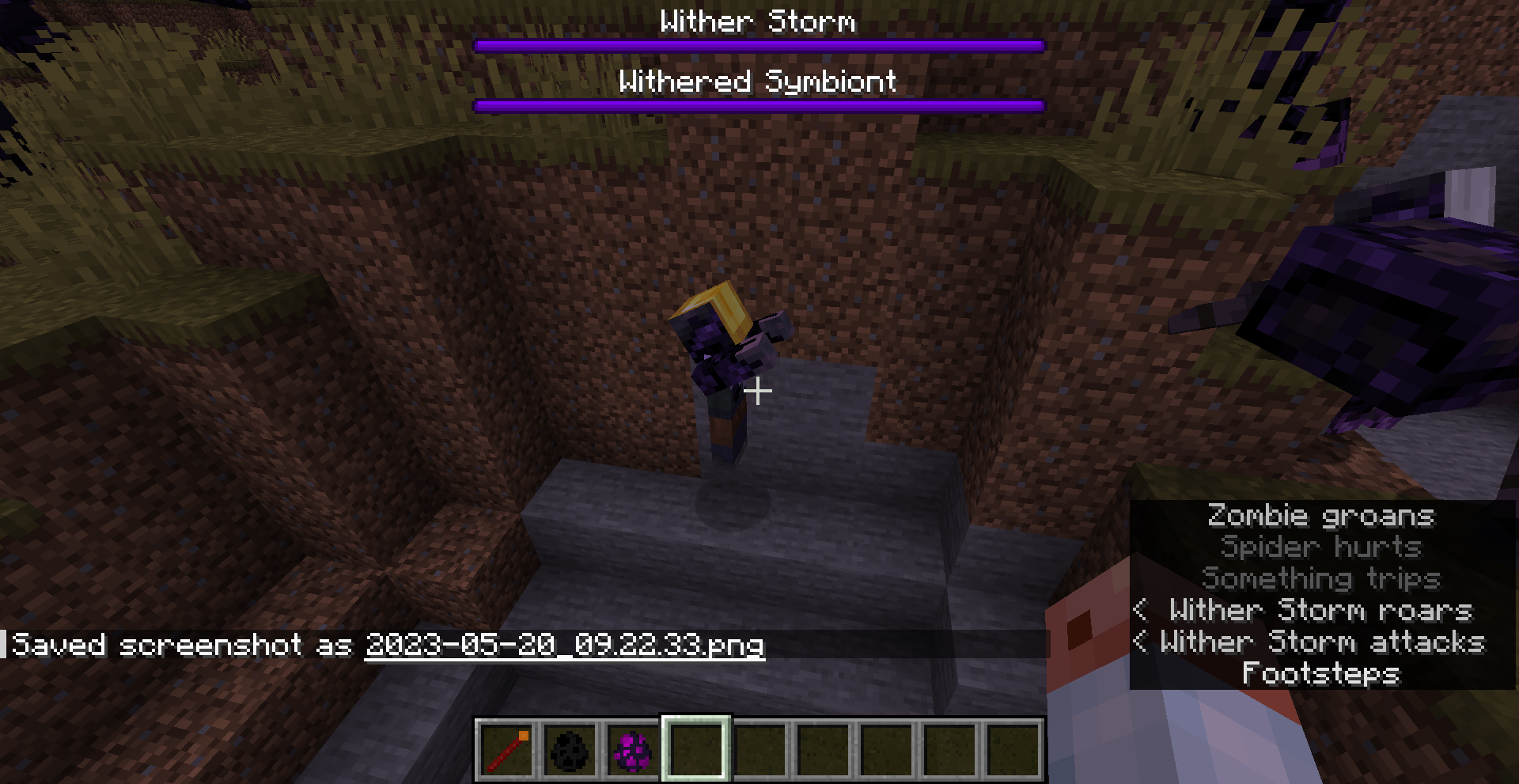Image resolution: width=1519 pixels, height=784 pixels.
Task: Open the saved screenshot 2023-05-20_09.22.33.png link
Action: click(x=563, y=645)
